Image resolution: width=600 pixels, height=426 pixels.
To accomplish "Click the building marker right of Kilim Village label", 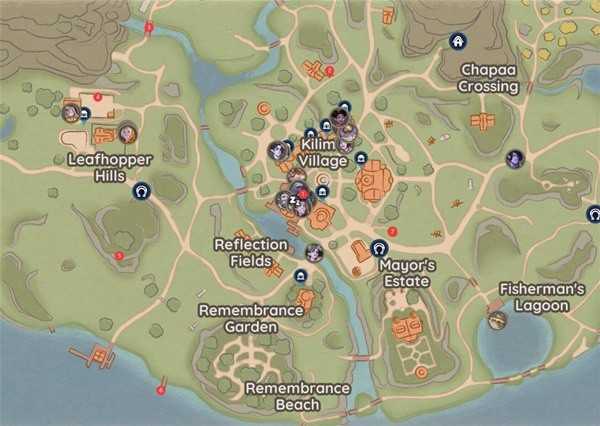I will click(360, 159).
